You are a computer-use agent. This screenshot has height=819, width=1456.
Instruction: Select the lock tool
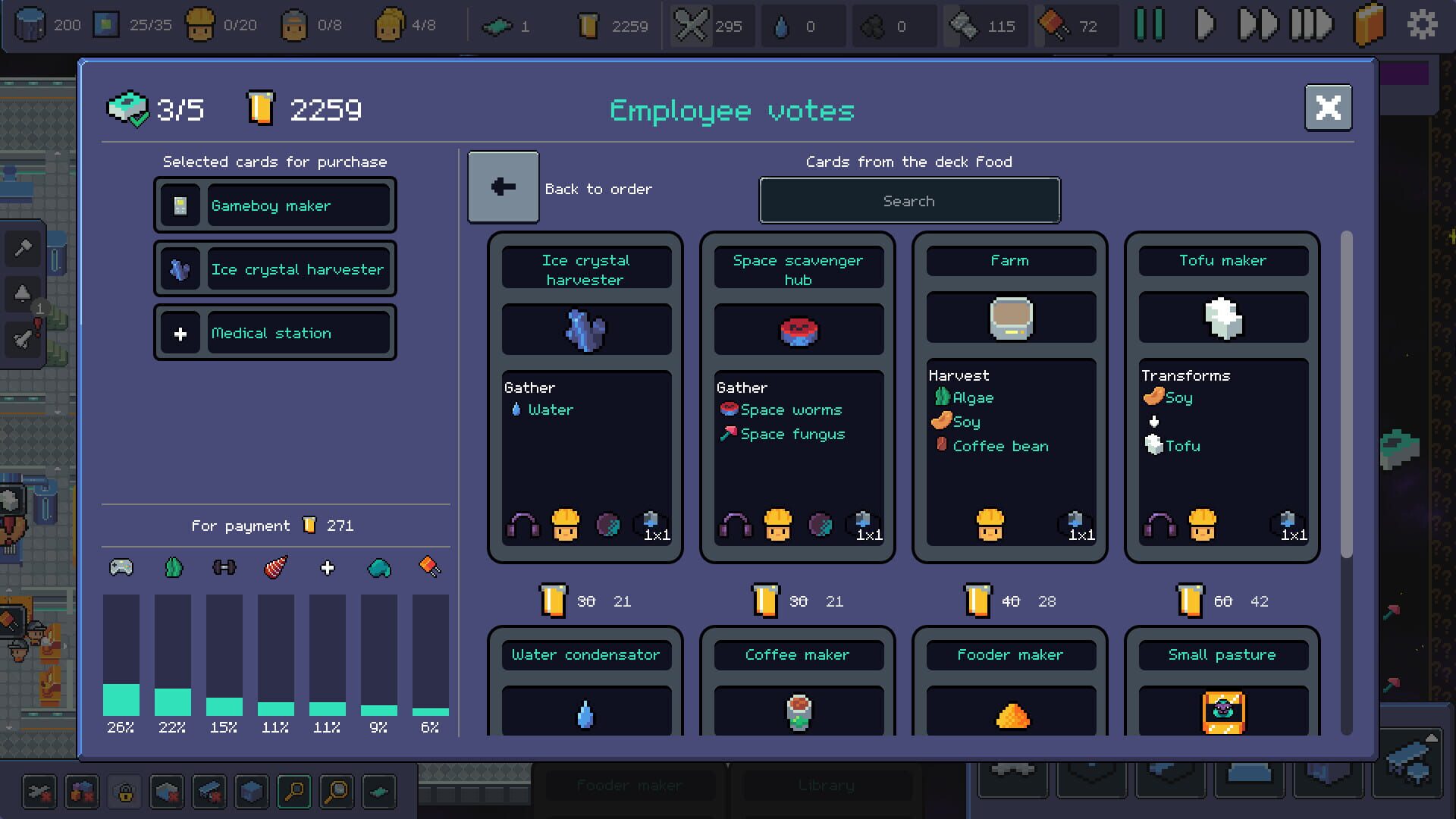[124, 792]
